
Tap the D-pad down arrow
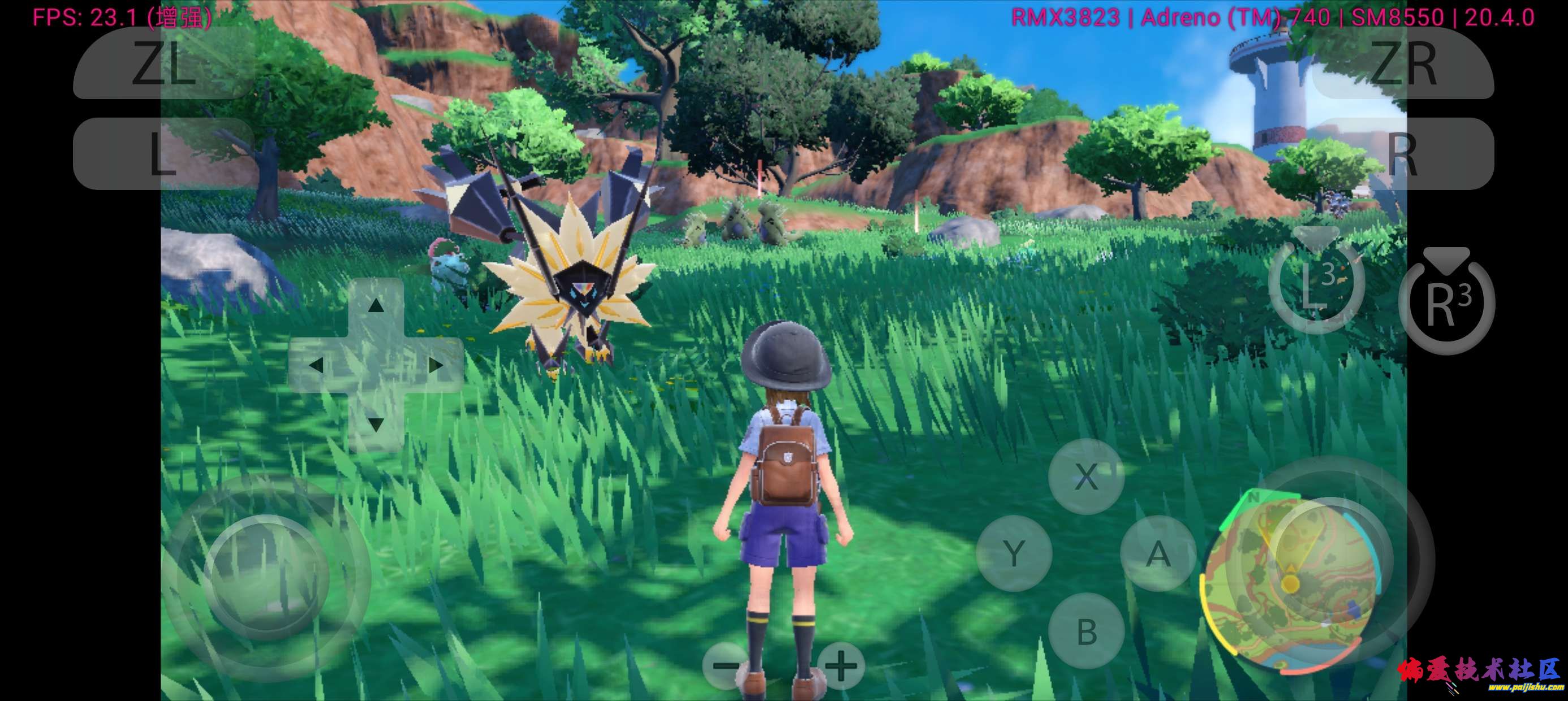tap(376, 424)
